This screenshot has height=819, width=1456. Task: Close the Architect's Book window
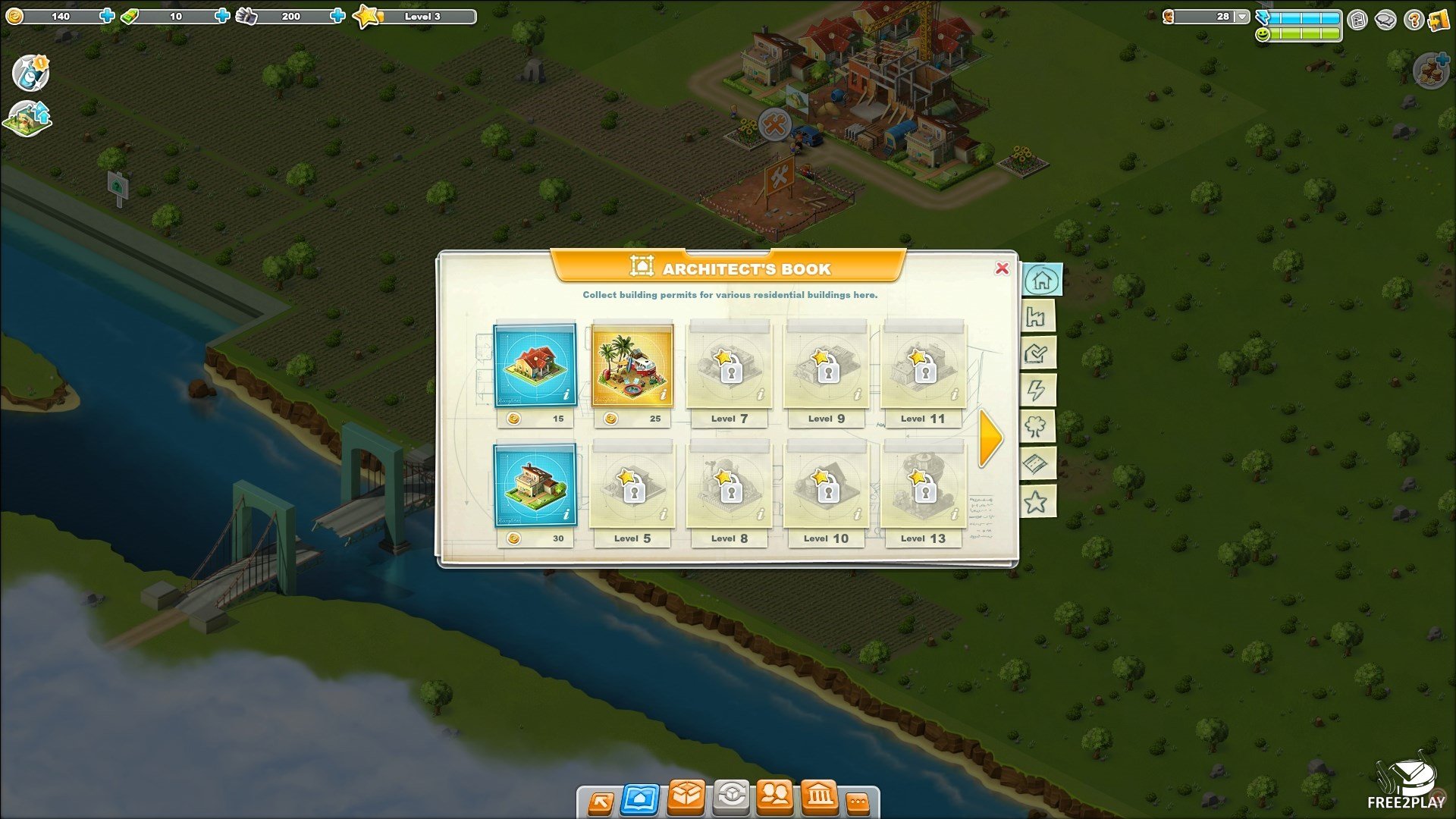[1002, 268]
